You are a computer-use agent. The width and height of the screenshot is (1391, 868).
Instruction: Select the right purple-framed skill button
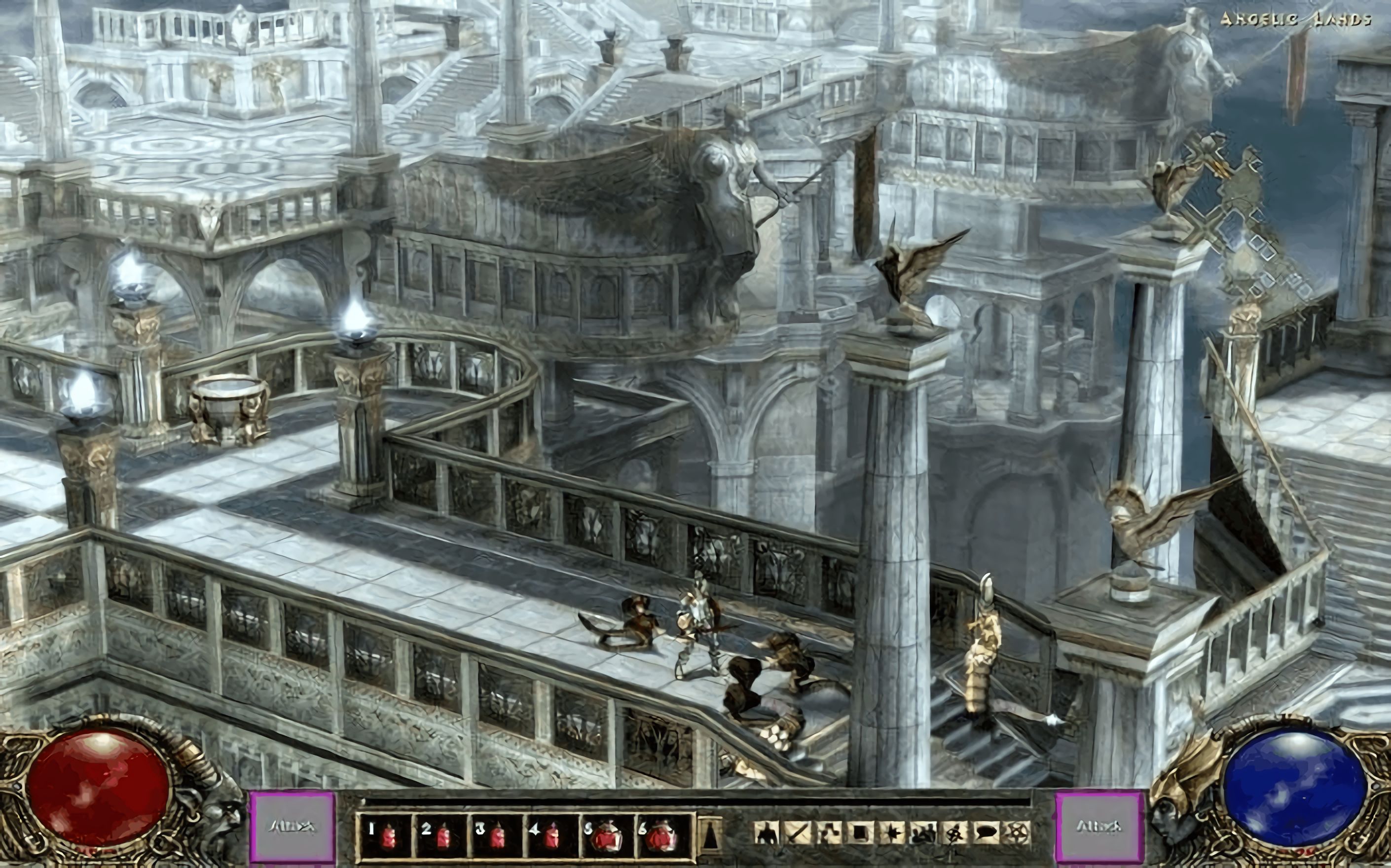[1098, 827]
